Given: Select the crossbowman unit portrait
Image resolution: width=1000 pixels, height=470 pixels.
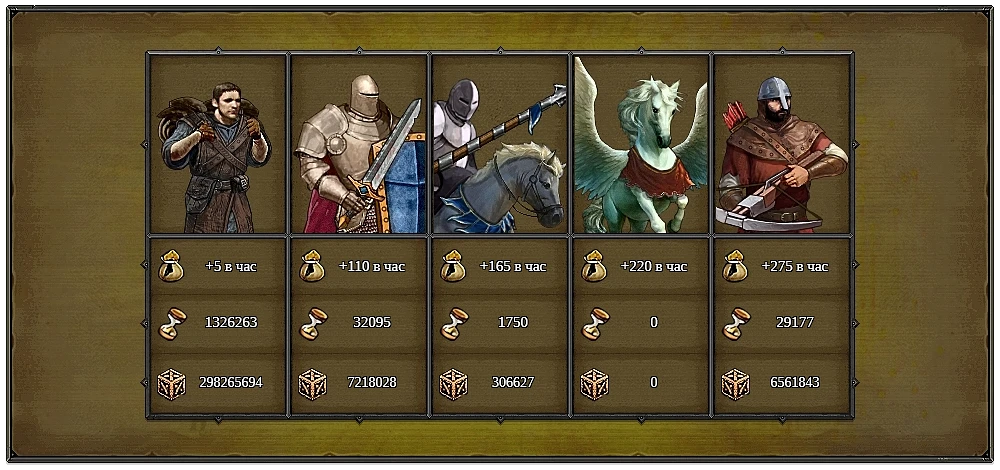Looking at the screenshot, I should 782,145.
